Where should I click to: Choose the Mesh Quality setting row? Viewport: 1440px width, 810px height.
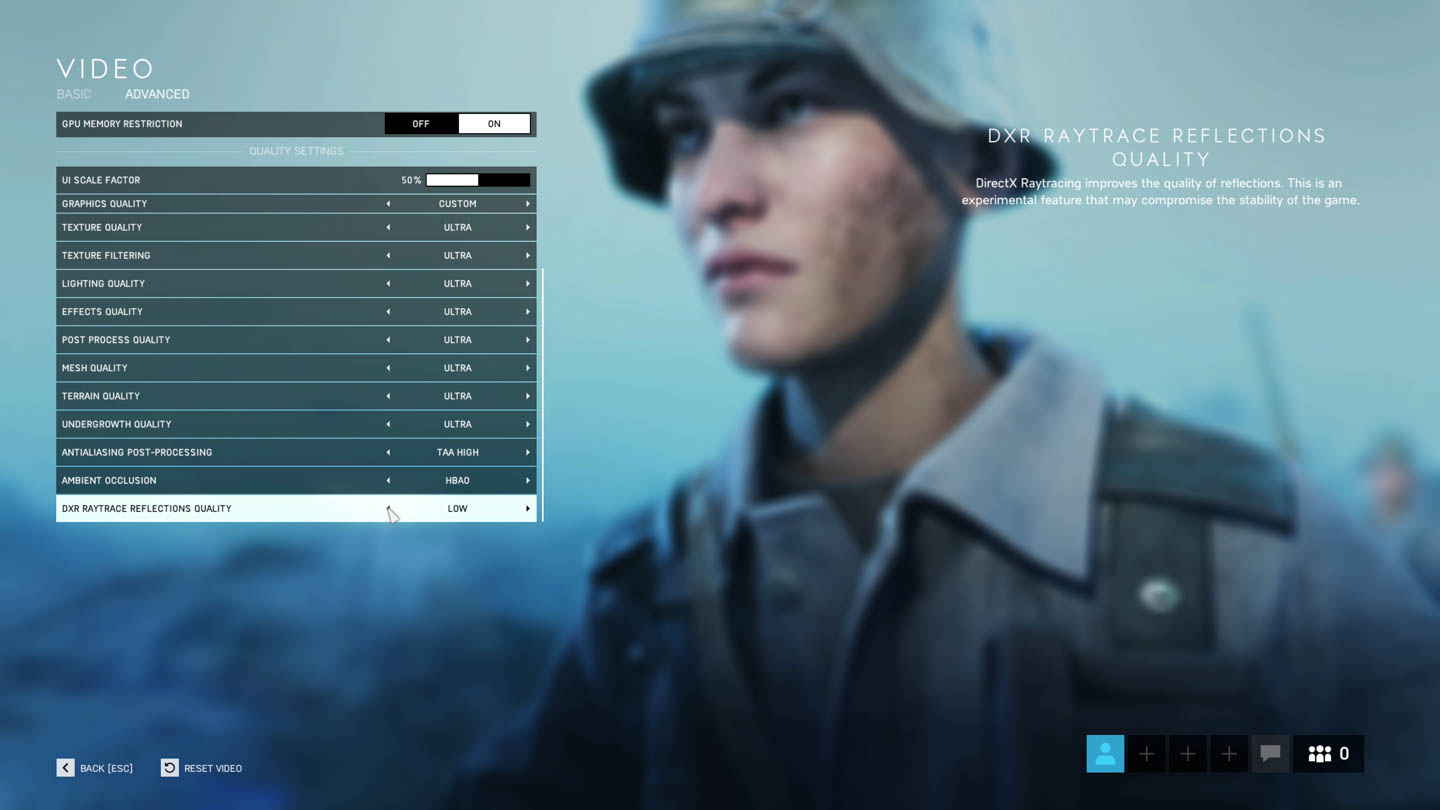(x=220, y=368)
